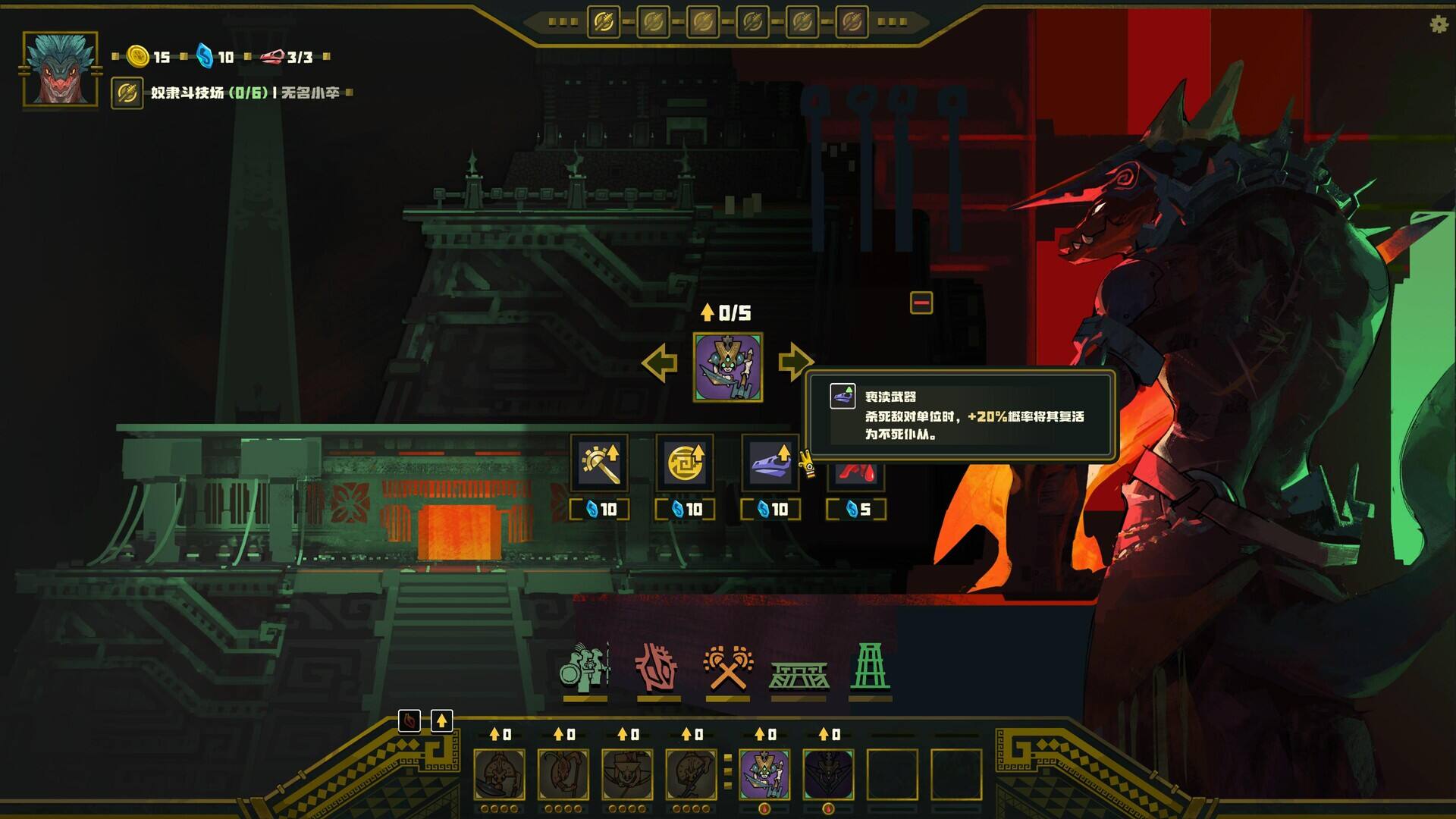Viewport: 1456px width, 819px height.
Task: Toggle the red leaf filter button
Action: 409,720
